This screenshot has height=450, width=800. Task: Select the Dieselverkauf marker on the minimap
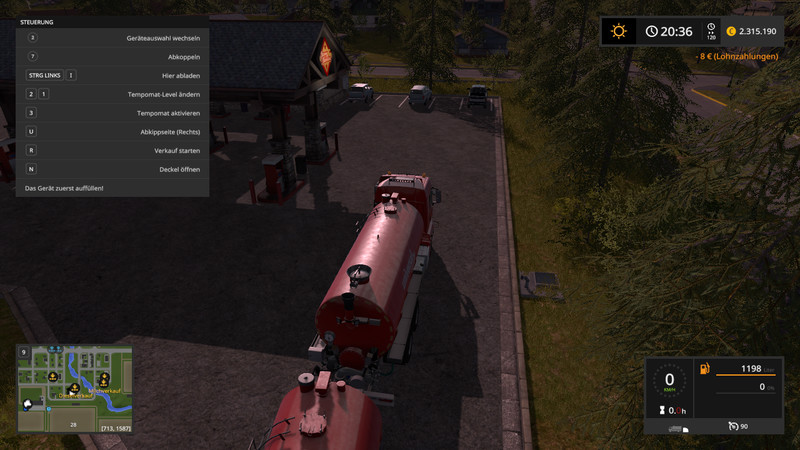[75, 388]
